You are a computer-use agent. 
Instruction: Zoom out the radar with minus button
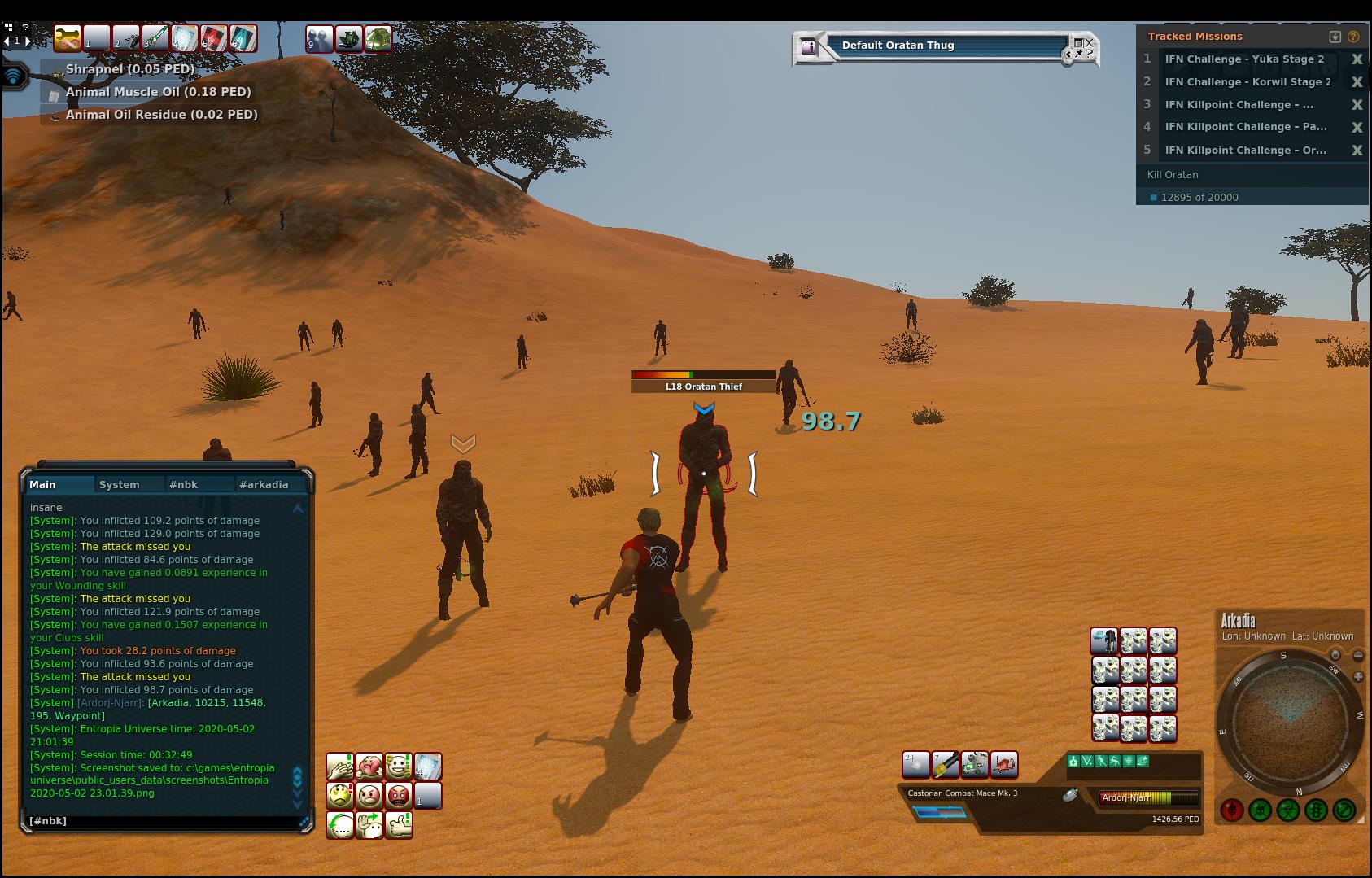pos(1358,655)
